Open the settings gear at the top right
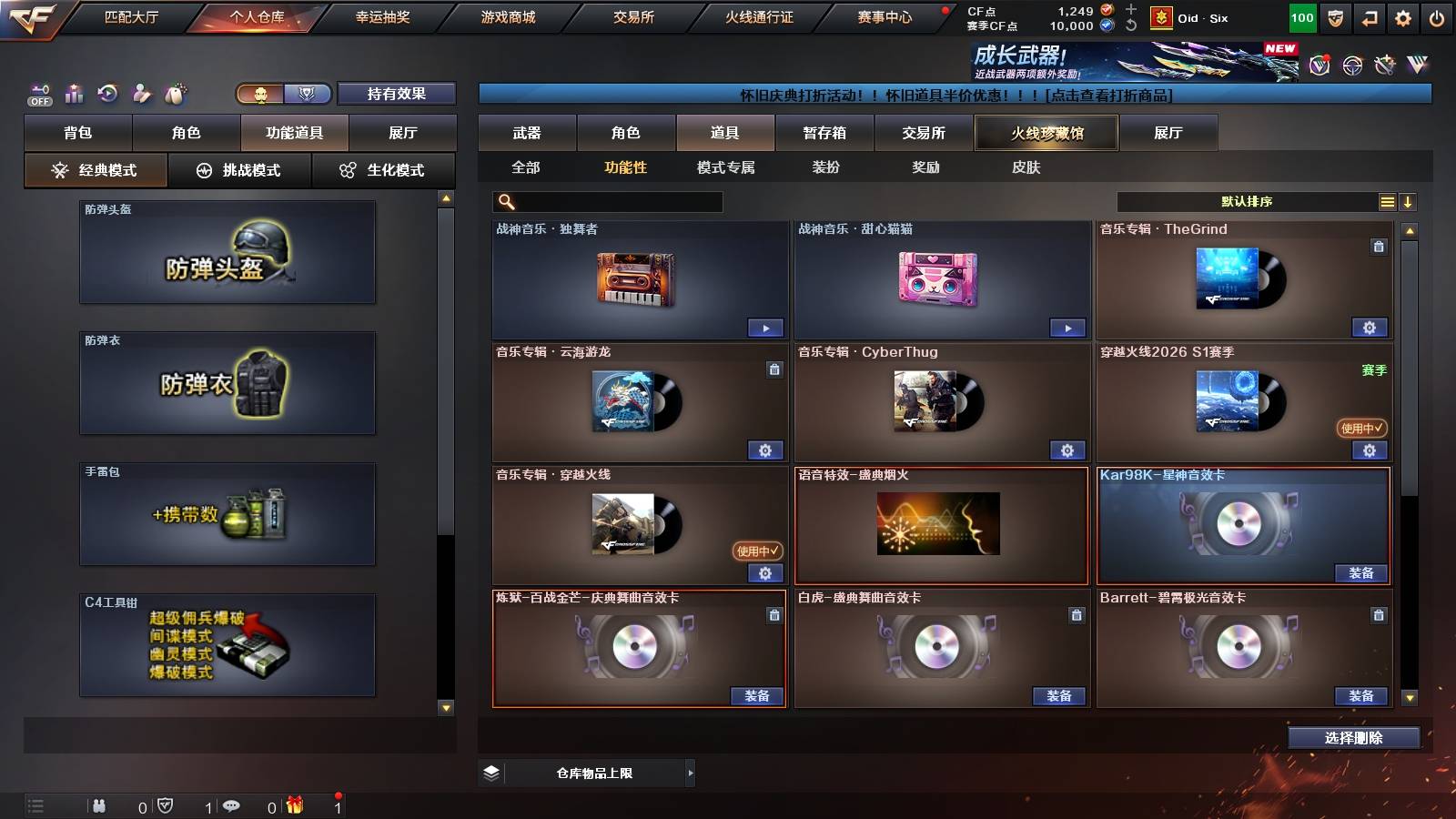The width and height of the screenshot is (1456, 819). point(1403,16)
